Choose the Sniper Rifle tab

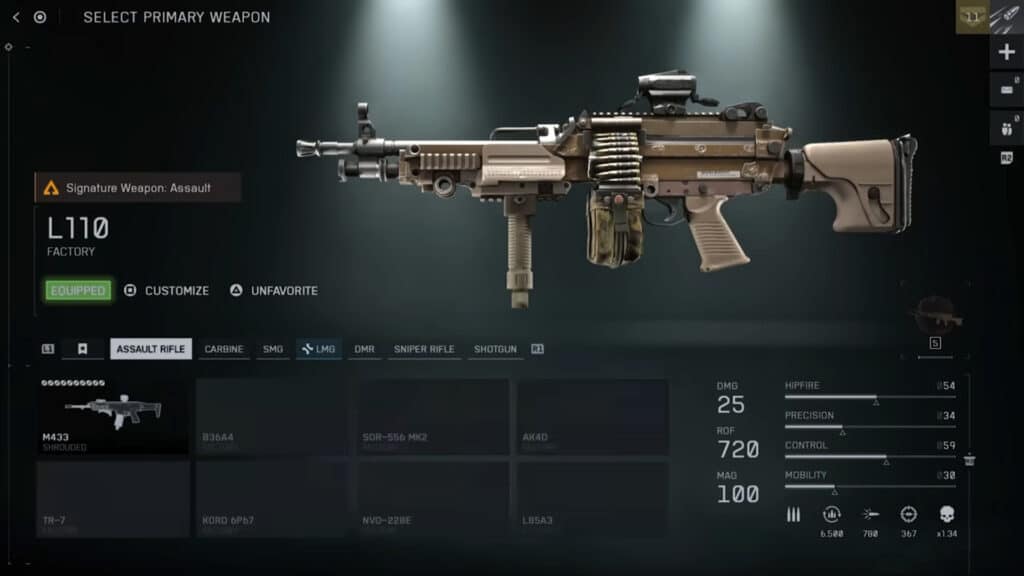click(x=424, y=349)
